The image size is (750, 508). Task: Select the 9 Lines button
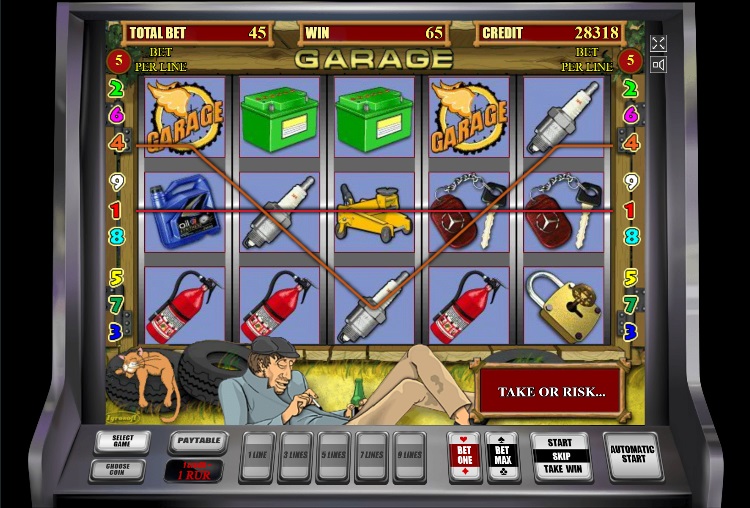pyautogui.click(x=409, y=455)
